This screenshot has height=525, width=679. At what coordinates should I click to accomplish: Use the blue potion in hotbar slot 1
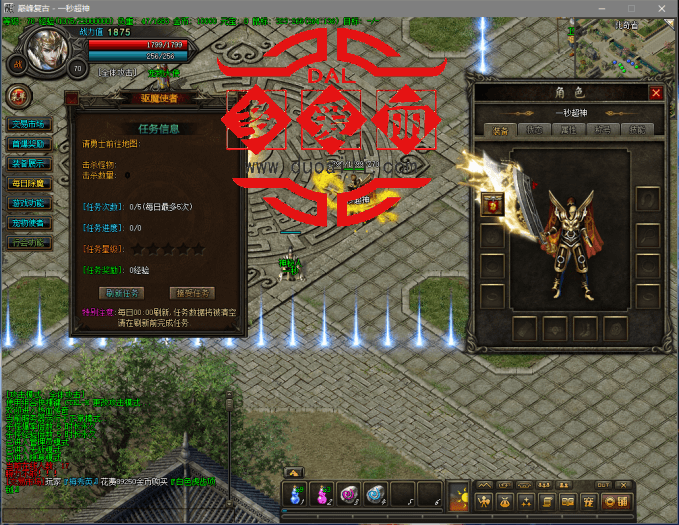point(295,494)
